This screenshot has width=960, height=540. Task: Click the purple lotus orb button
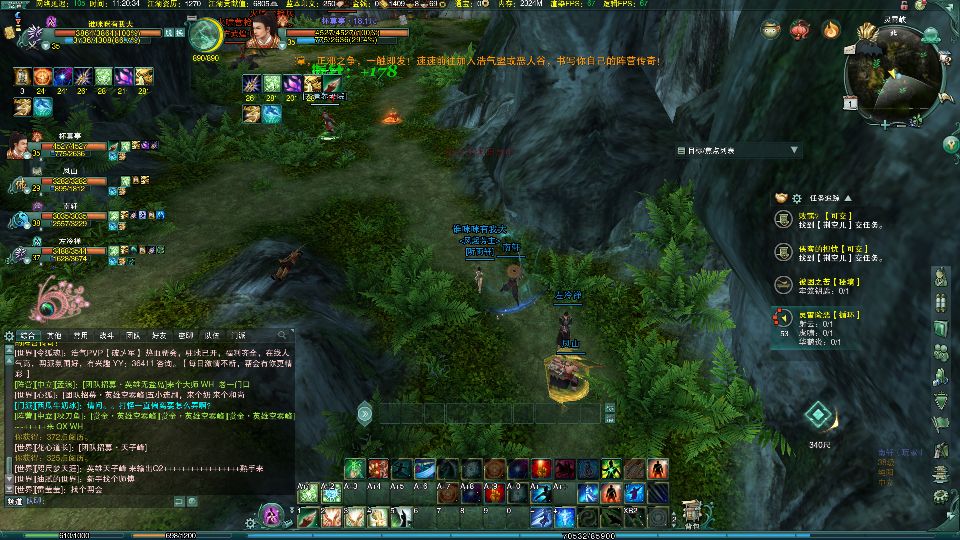(271, 515)
